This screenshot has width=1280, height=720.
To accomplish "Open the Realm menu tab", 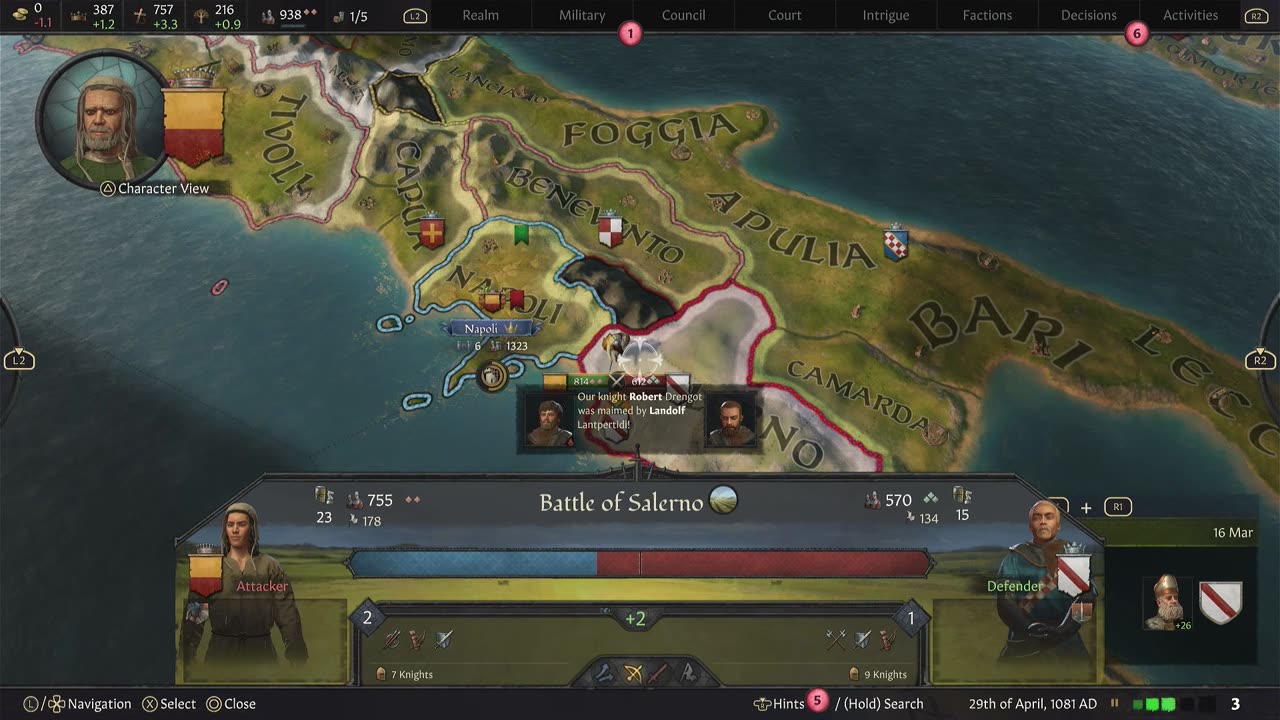I will (480, 15).
